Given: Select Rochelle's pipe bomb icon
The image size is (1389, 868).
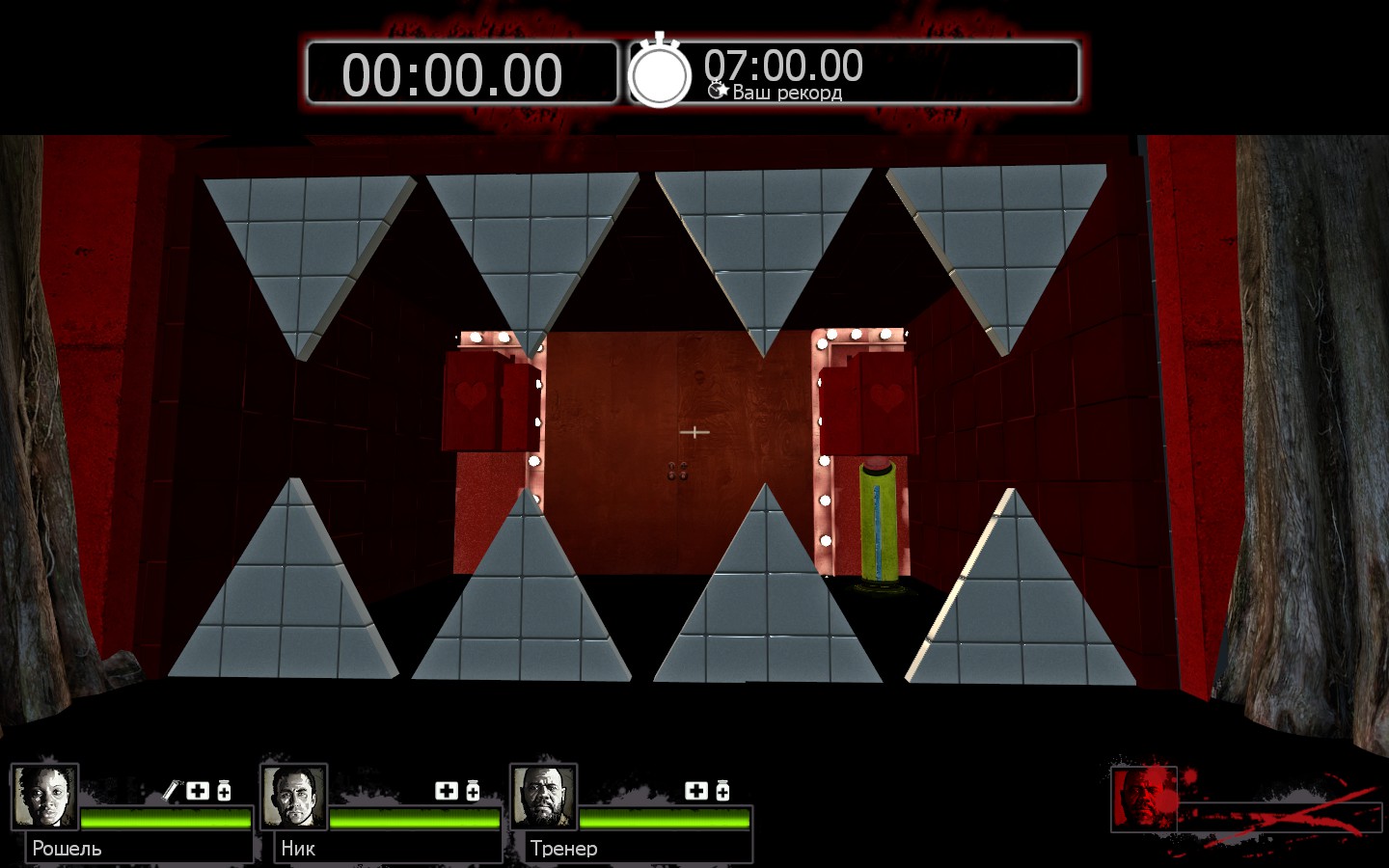Looking at the screenshot, I should click(x=172, y=791).
